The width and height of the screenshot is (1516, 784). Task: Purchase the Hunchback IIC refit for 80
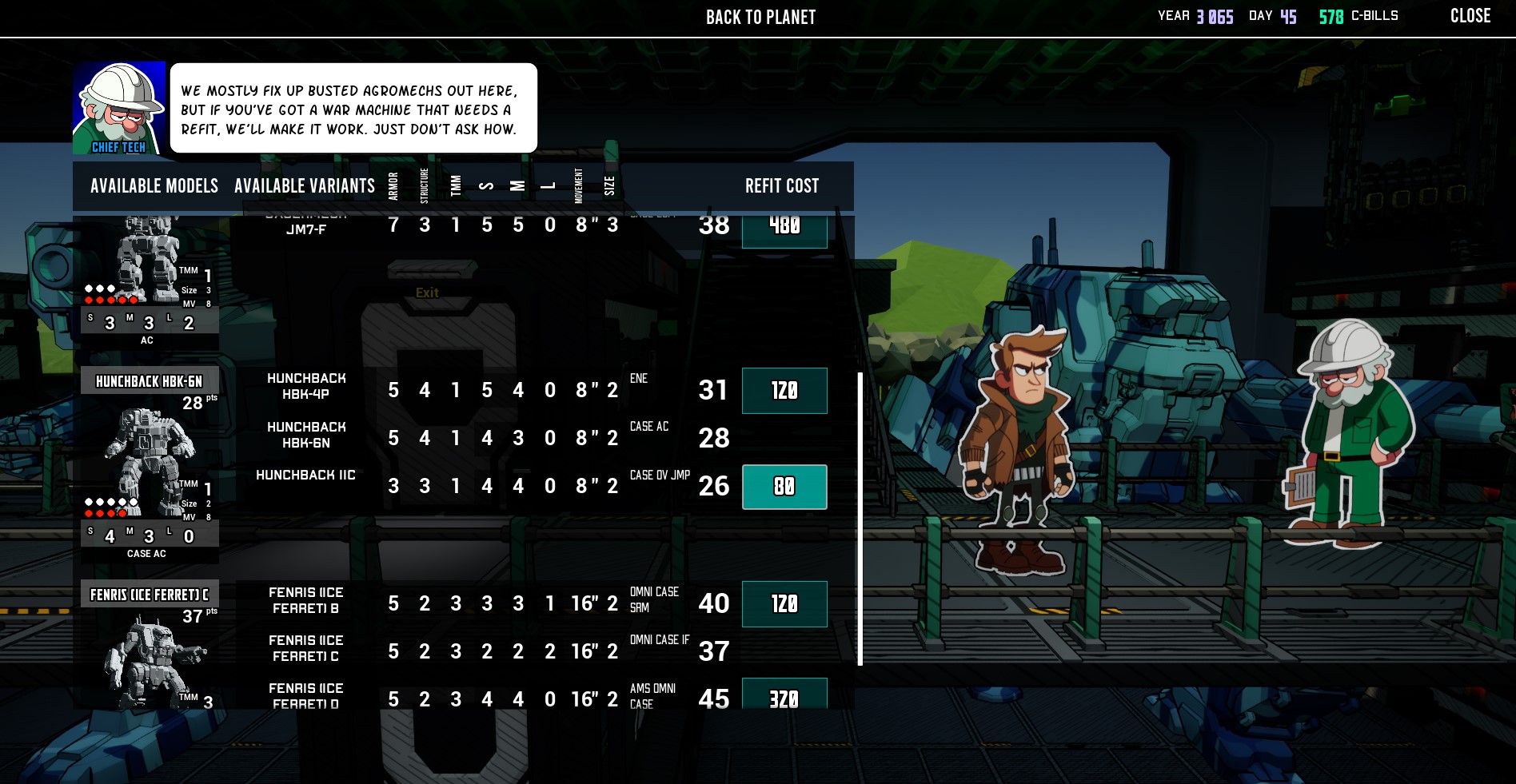pos(784,487)
